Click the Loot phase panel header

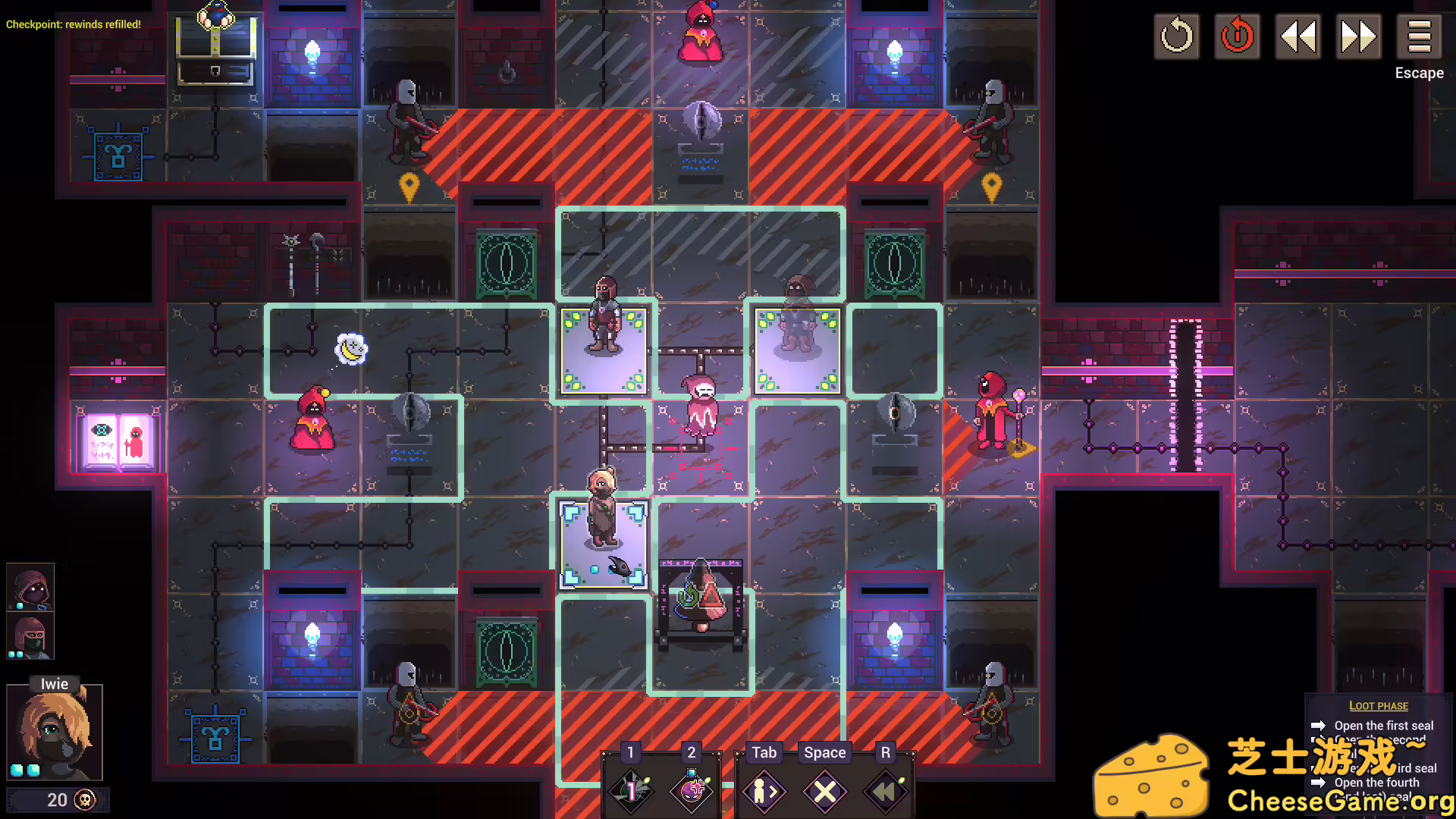1379,705
